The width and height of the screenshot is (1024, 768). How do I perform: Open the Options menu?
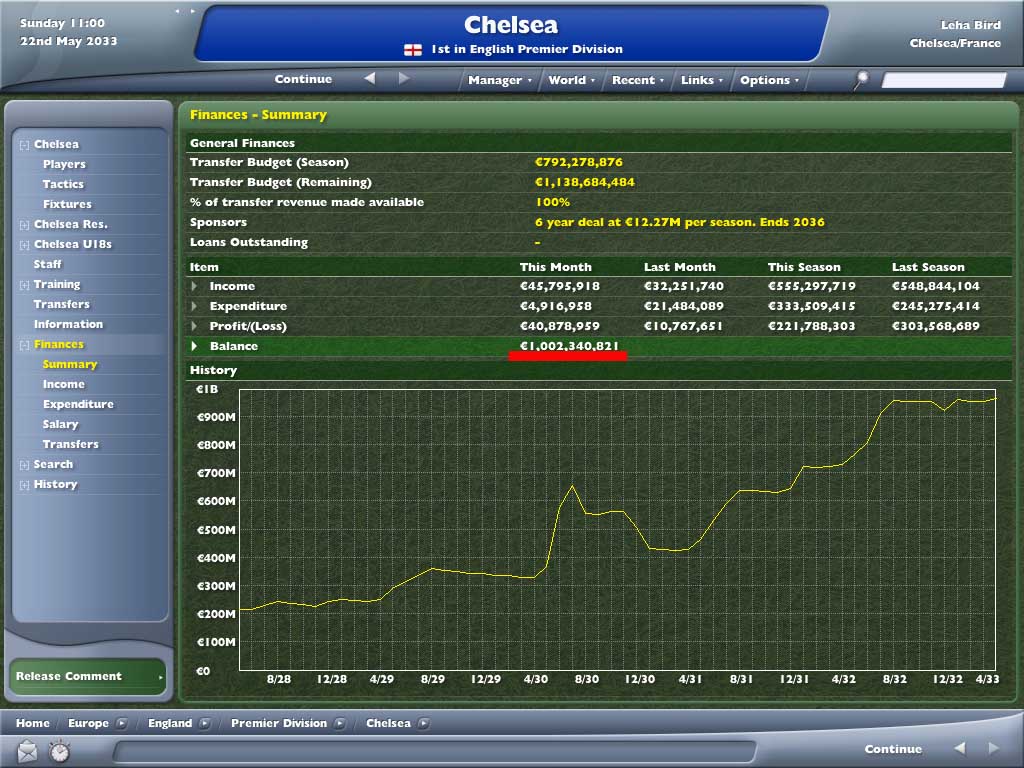768,80
